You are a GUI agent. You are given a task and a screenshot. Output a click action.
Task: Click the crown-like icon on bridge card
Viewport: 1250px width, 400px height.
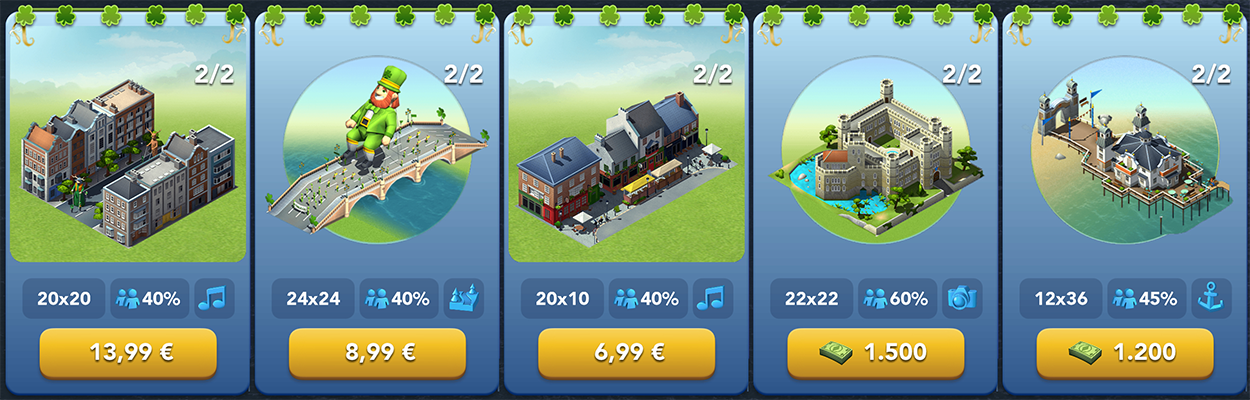click(463, 298)
